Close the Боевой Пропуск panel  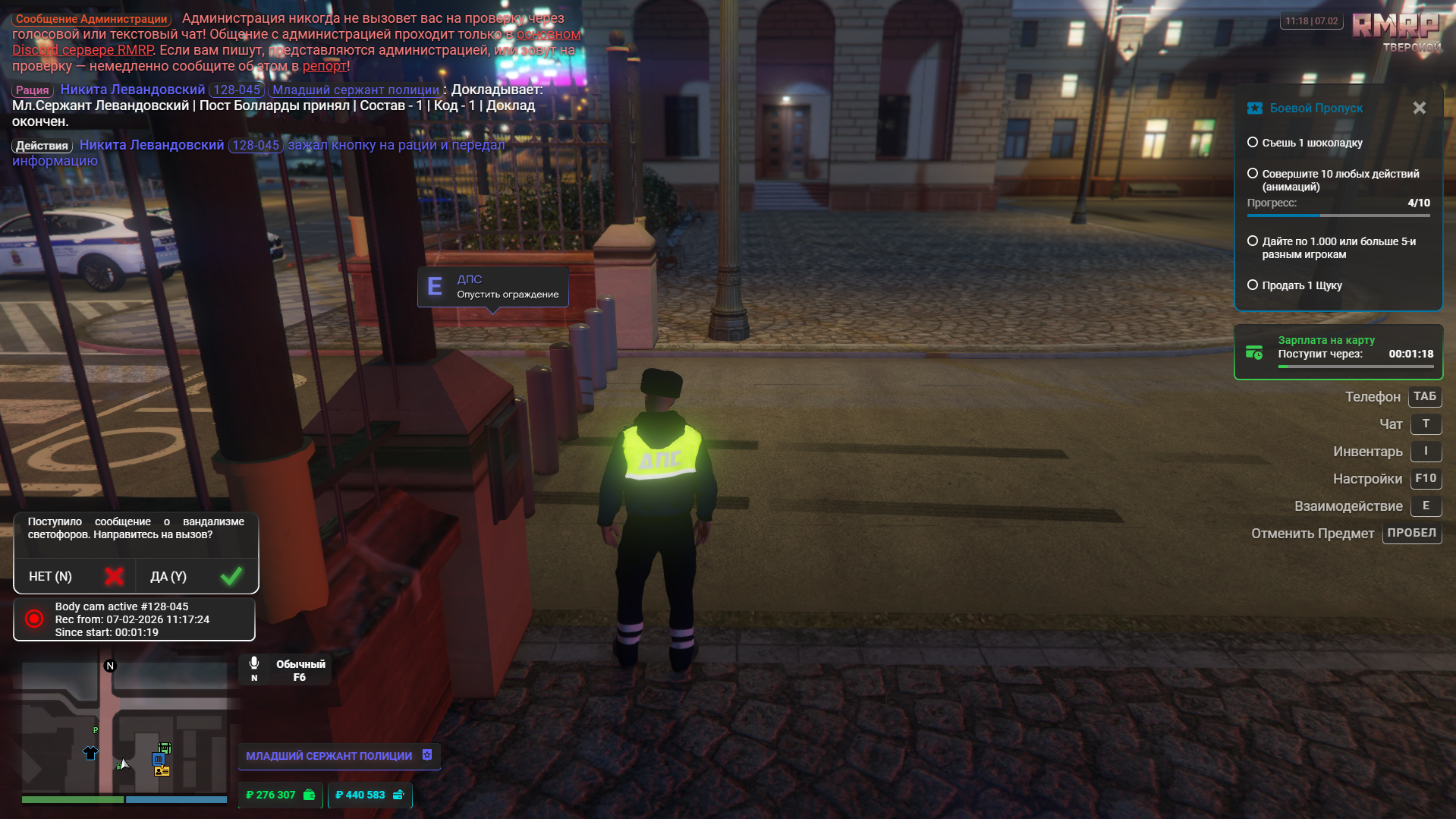tap(1419, 109)
